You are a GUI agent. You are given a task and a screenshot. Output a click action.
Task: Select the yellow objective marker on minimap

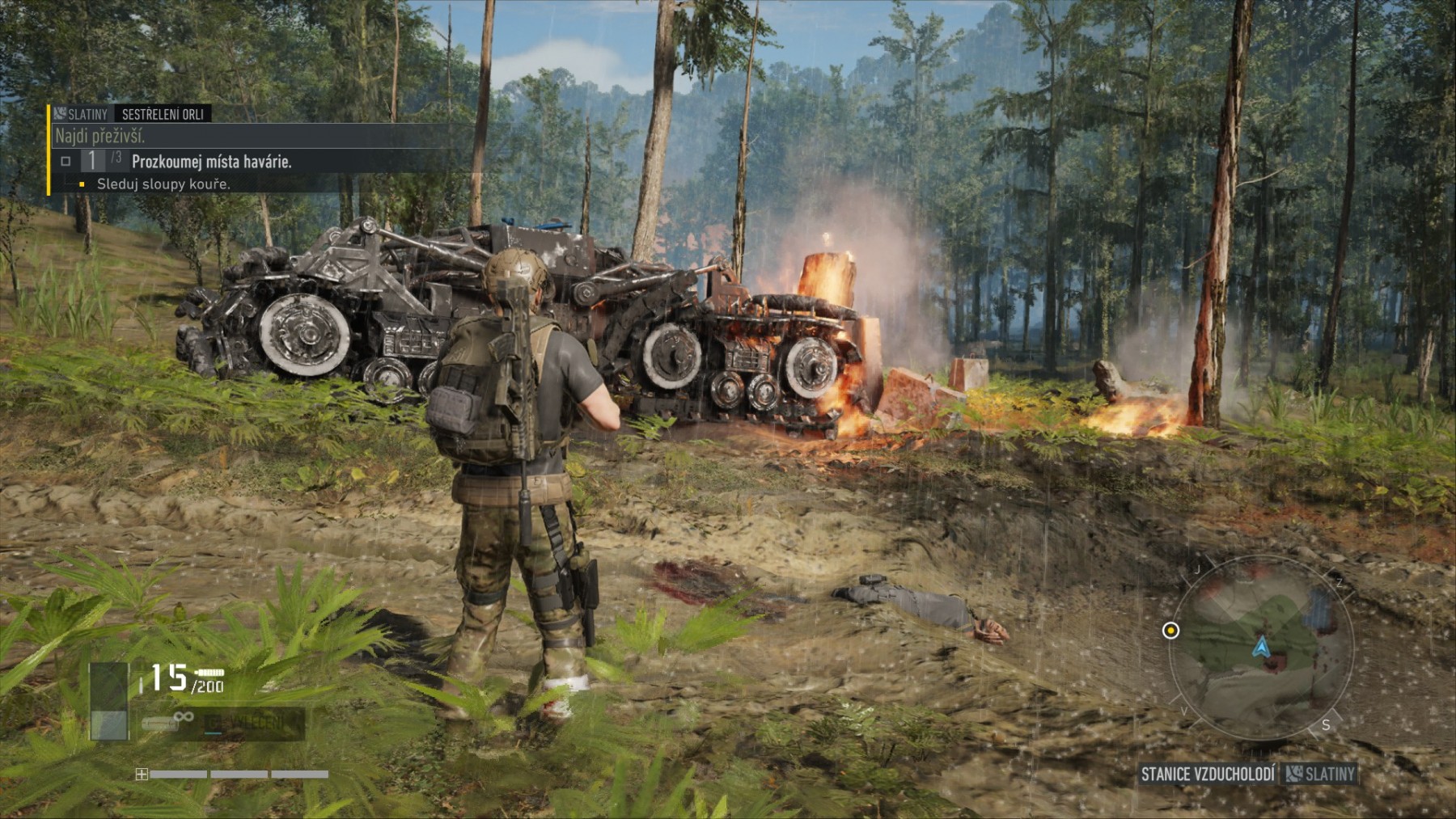[x=1170, y=631]
